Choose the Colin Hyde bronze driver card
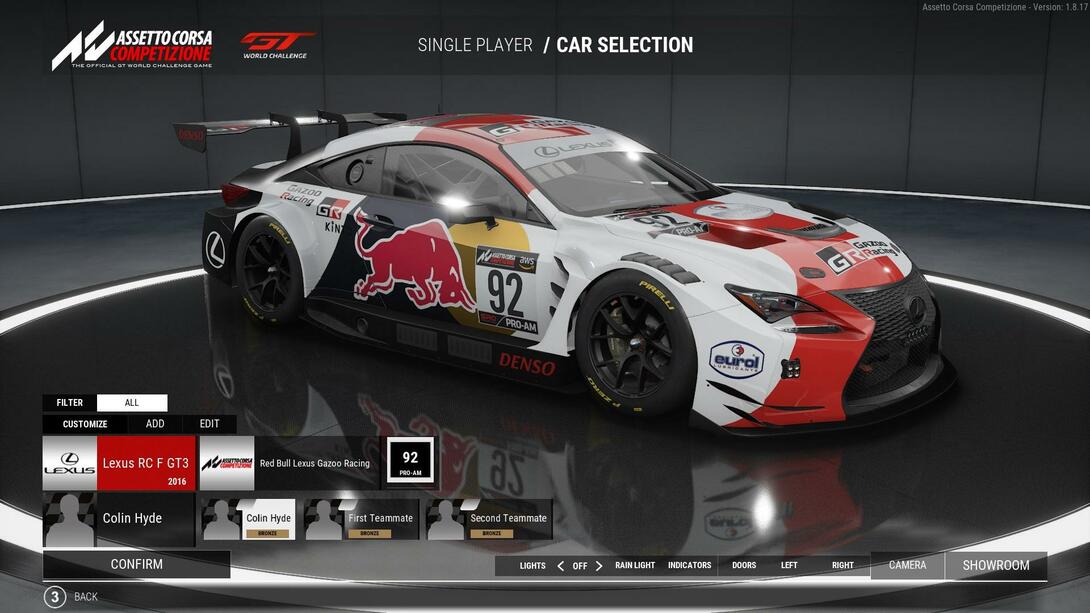 [248, 520]
